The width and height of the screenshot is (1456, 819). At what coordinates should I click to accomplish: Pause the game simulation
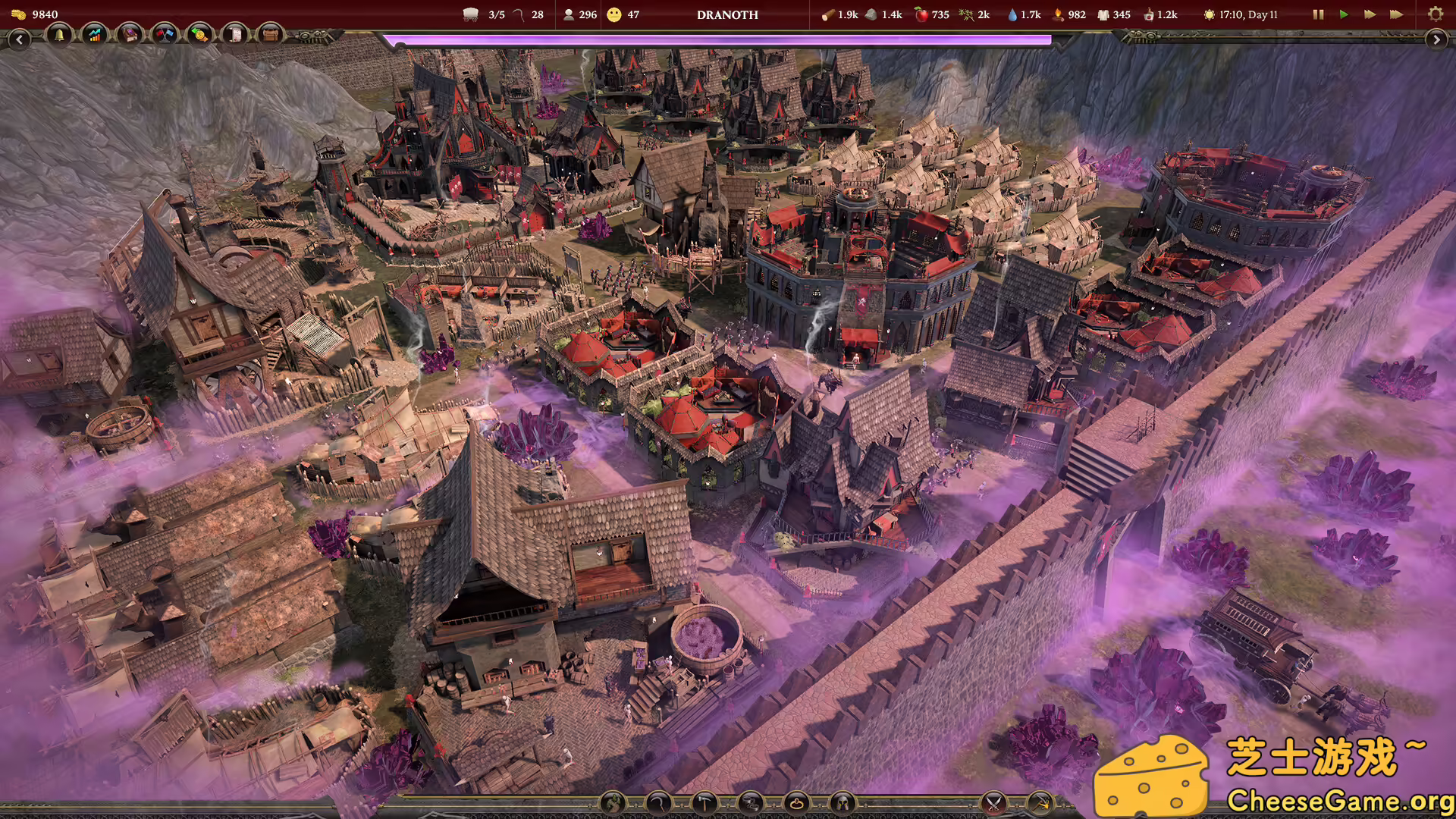click(1318, 14)
